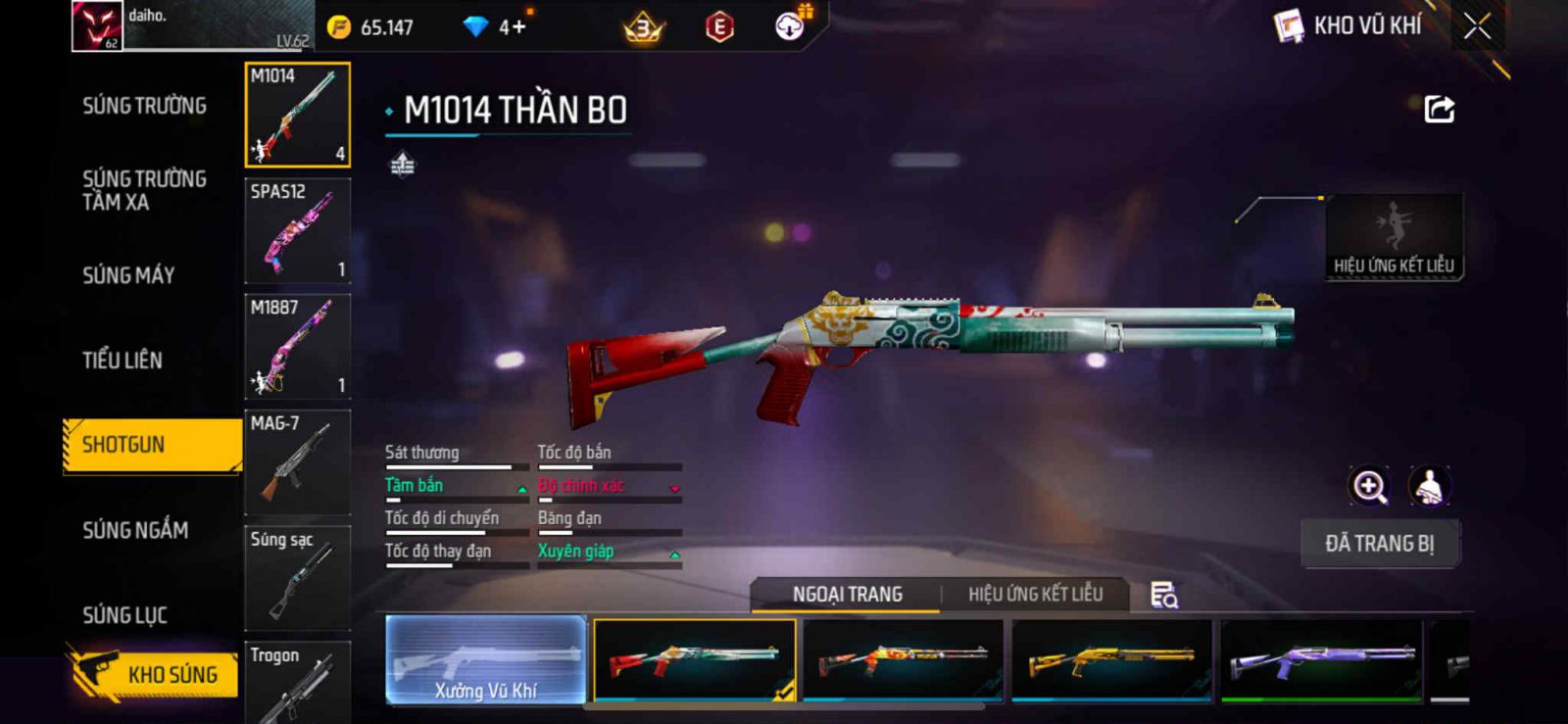Switch to the Hiệu Ứng Kết Liễu tab
This screenshot has height=724, width=1568.
tap(1035, 595)
